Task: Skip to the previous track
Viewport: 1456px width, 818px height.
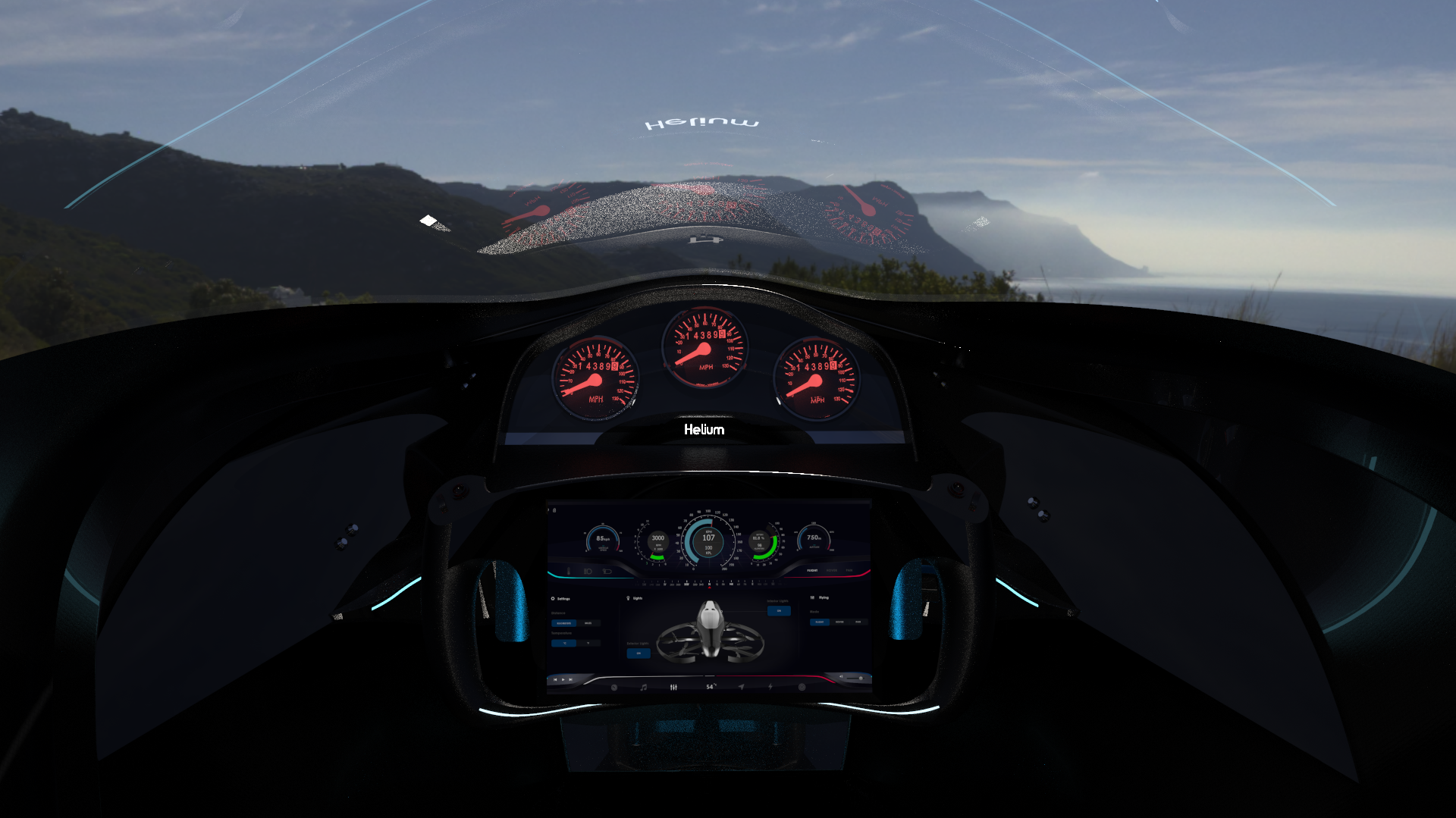Action: coord(556,679)
